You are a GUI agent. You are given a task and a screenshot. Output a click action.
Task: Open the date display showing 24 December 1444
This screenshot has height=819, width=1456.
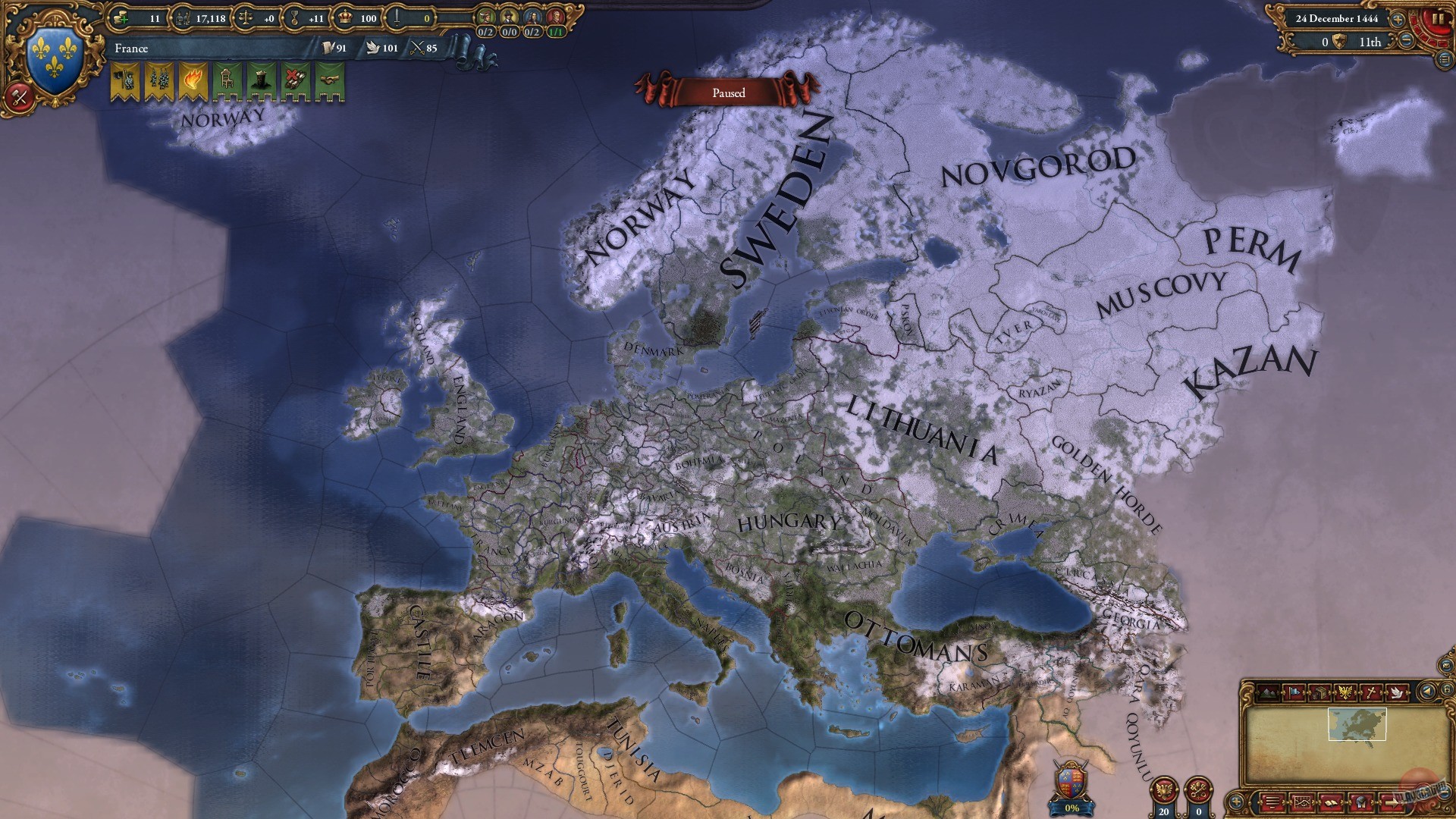(x=1338, y=19)
